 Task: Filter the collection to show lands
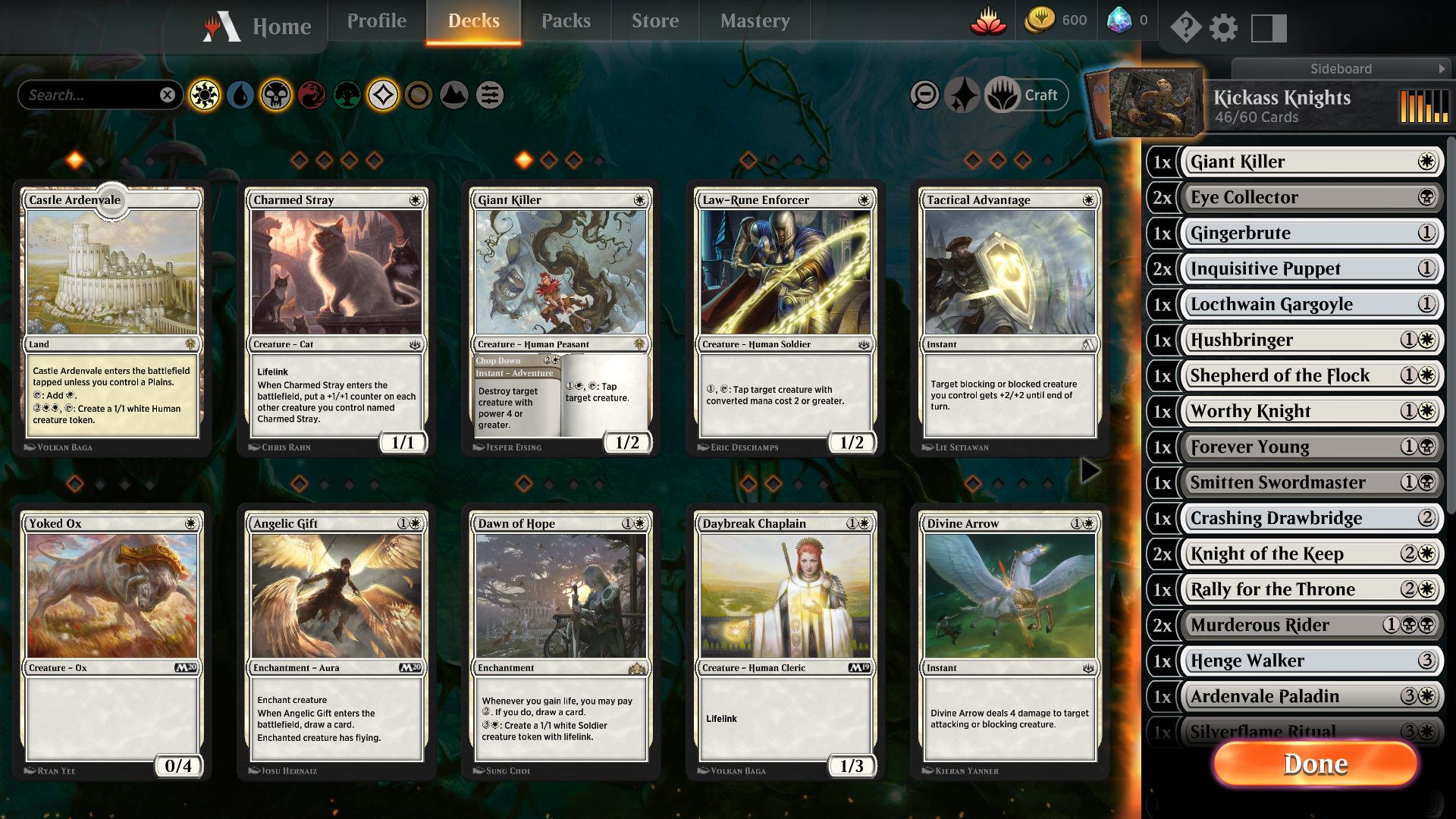(x=453, y=96)
